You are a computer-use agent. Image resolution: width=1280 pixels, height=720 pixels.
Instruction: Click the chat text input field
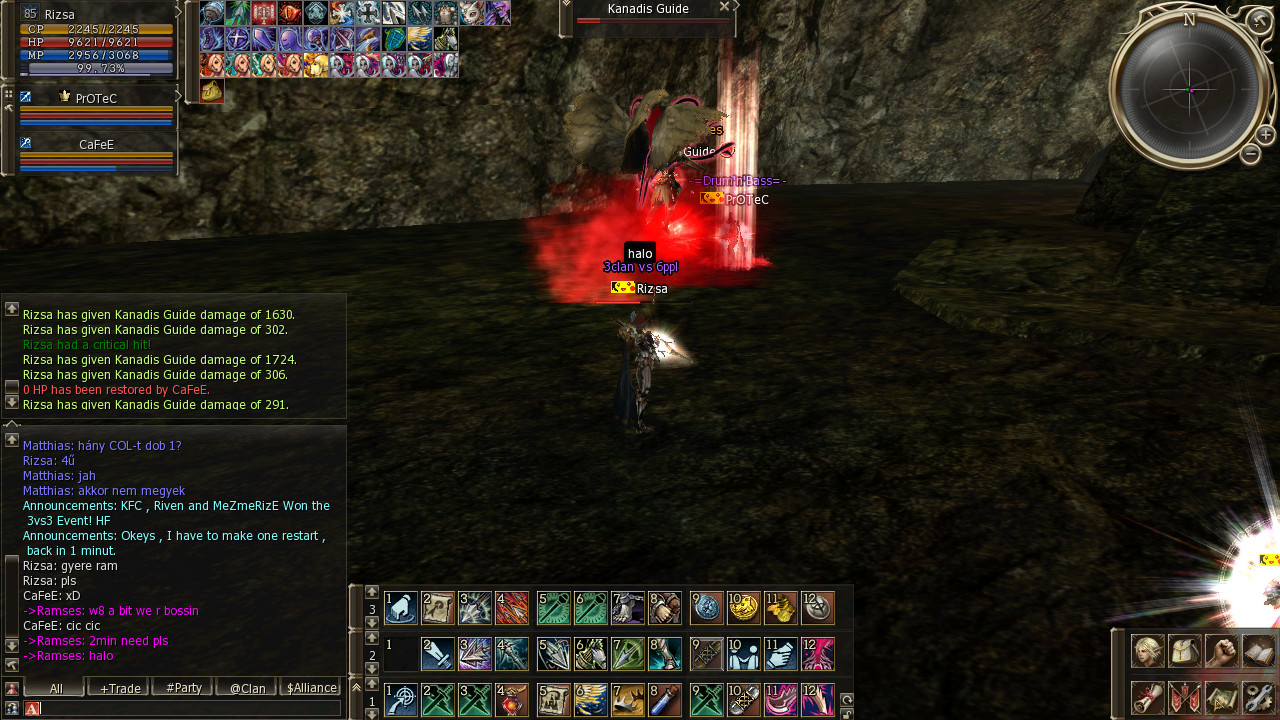190,709
